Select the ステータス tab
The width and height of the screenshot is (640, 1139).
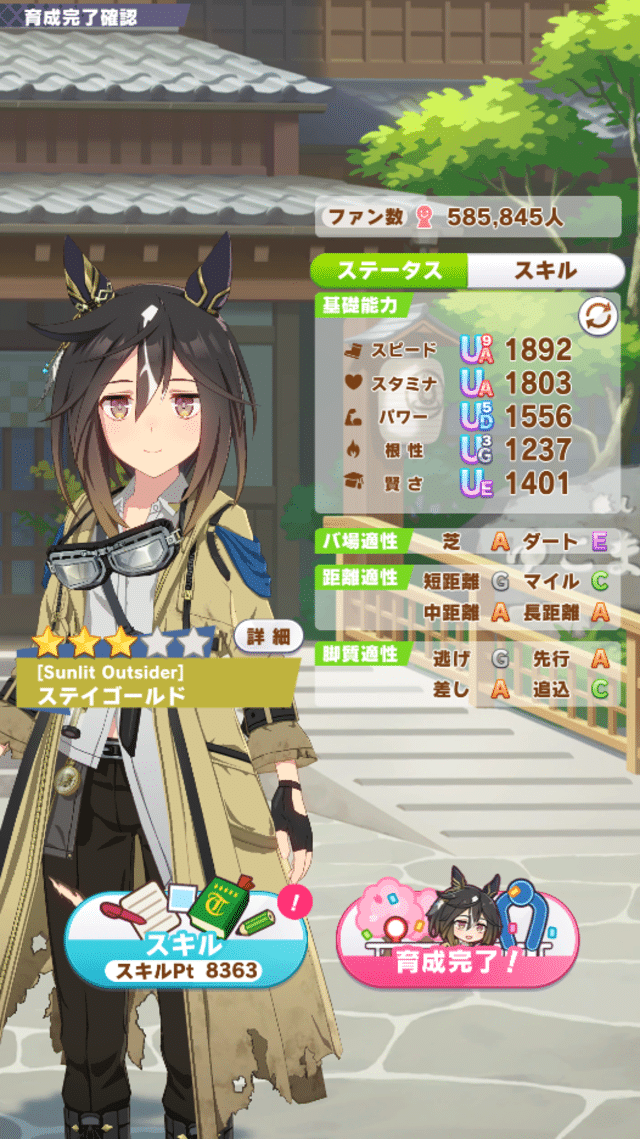390,270
